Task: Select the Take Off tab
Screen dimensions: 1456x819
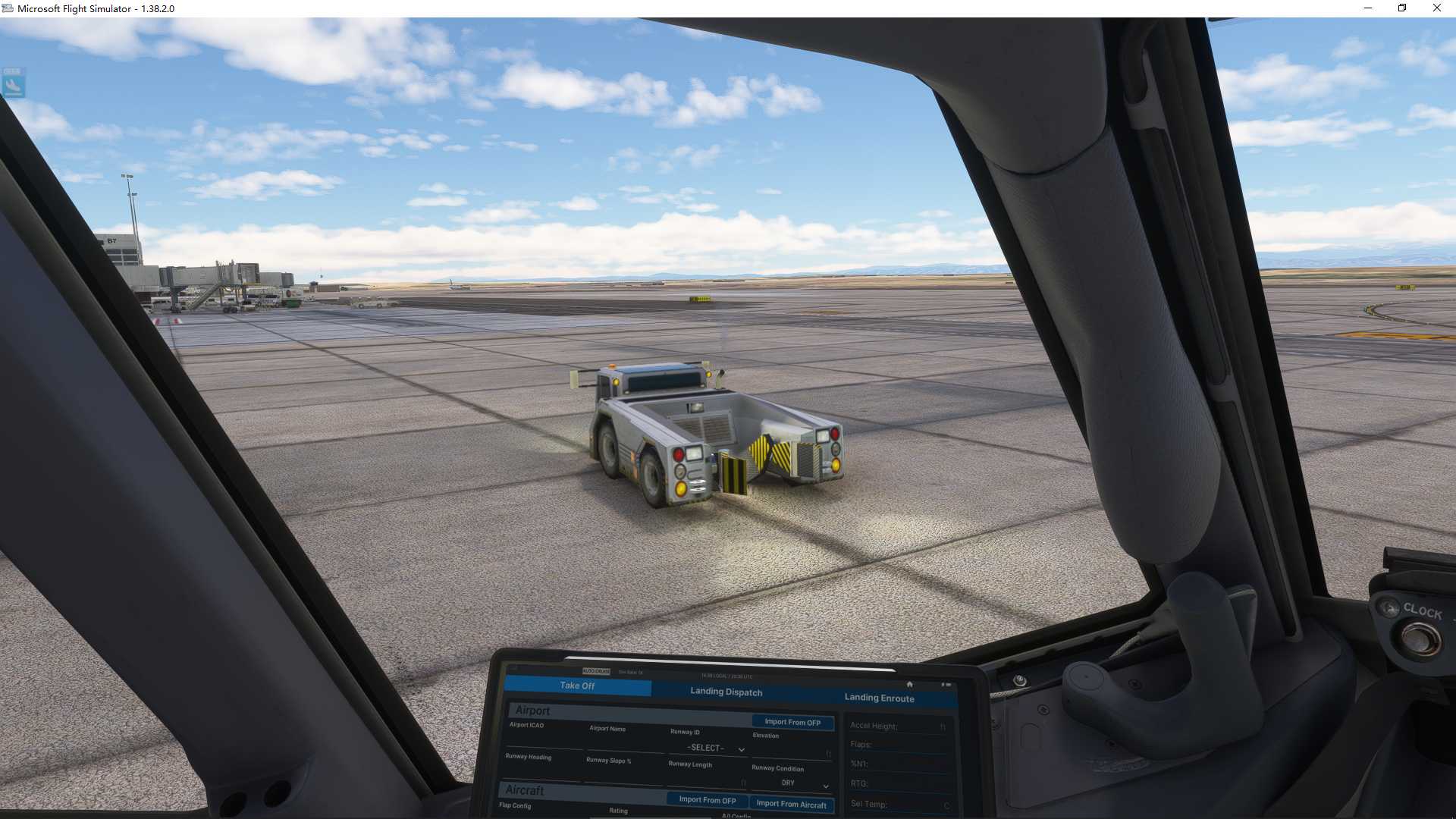Action: coord(576,685)
